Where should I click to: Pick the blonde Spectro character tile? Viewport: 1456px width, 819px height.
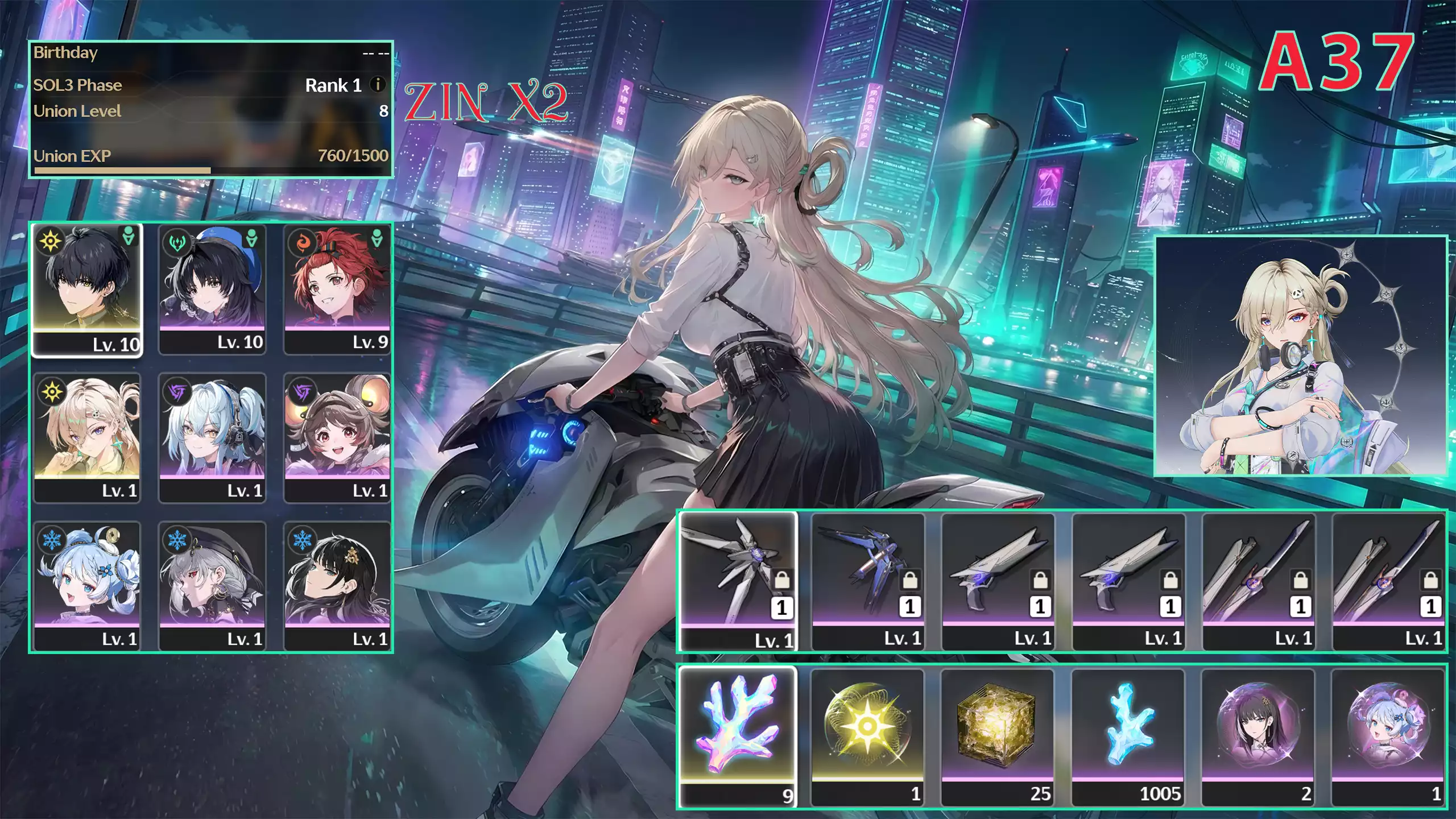87,437
